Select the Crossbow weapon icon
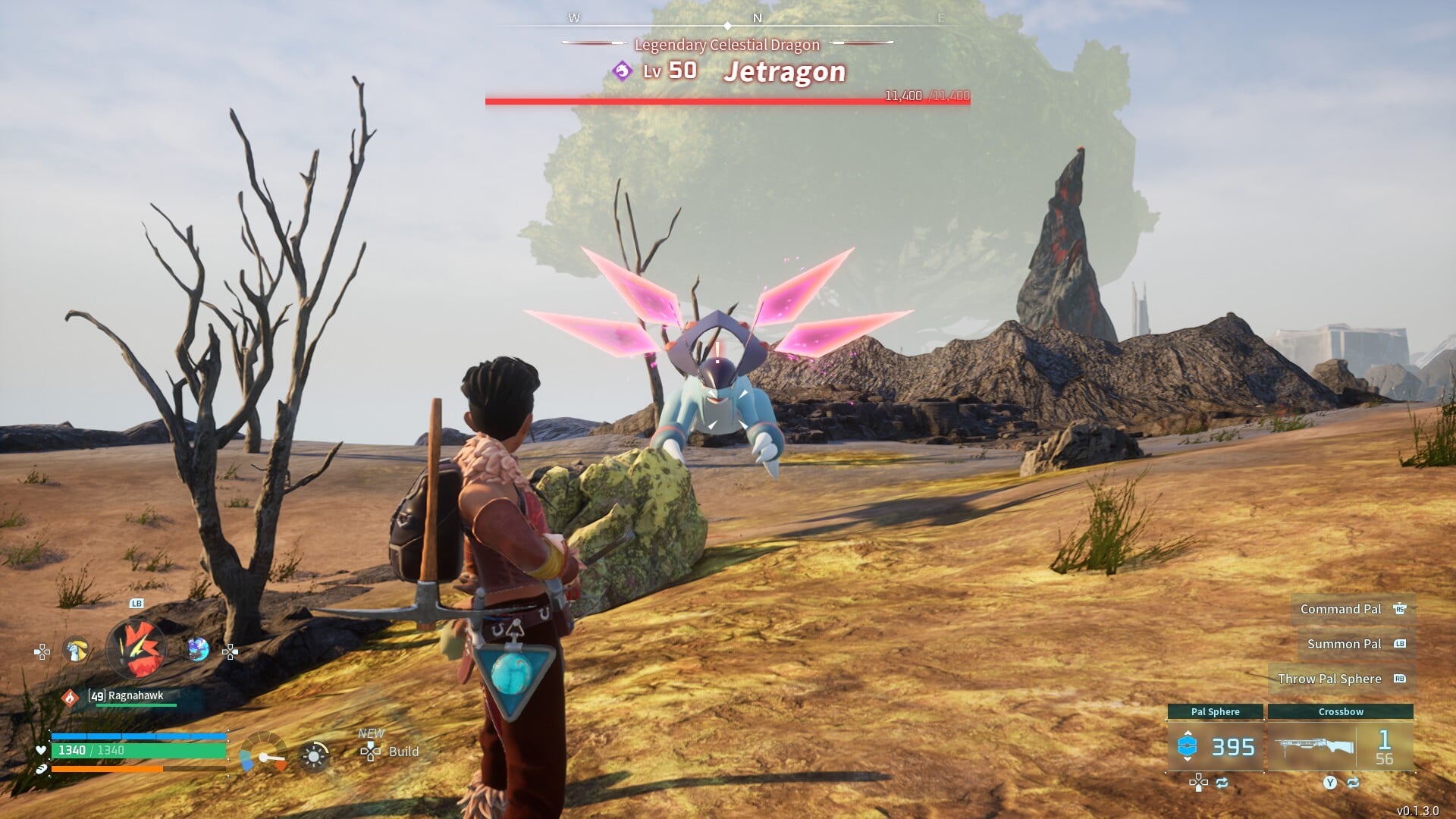The width and height of the screenshot is (1456, 819). tap(1316, 747)
